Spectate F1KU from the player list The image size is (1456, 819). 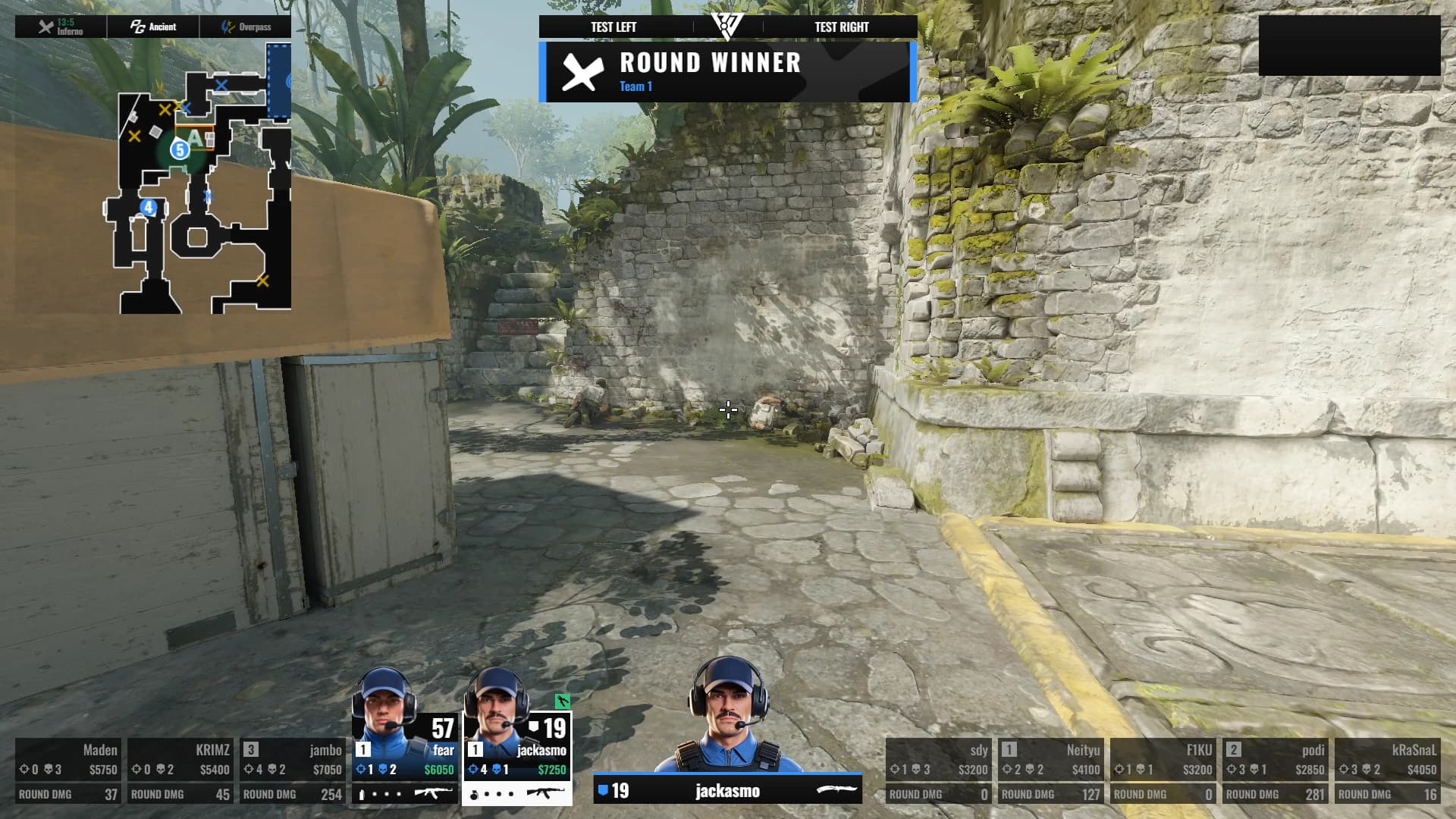pyautogui.click(x=1163, y=770)
